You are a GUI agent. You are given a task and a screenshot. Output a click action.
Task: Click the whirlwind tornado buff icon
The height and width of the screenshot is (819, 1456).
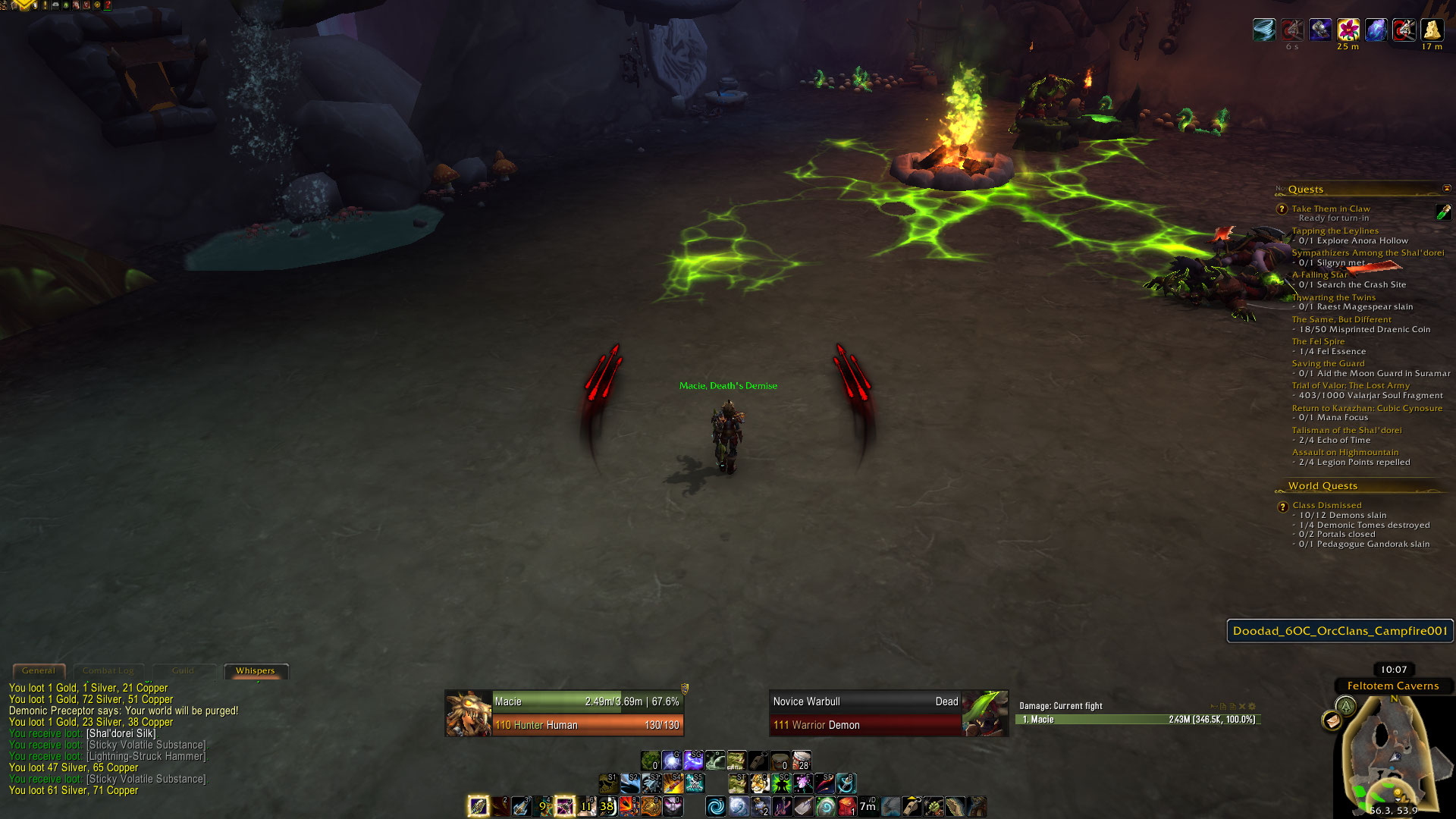point(1264,30)
